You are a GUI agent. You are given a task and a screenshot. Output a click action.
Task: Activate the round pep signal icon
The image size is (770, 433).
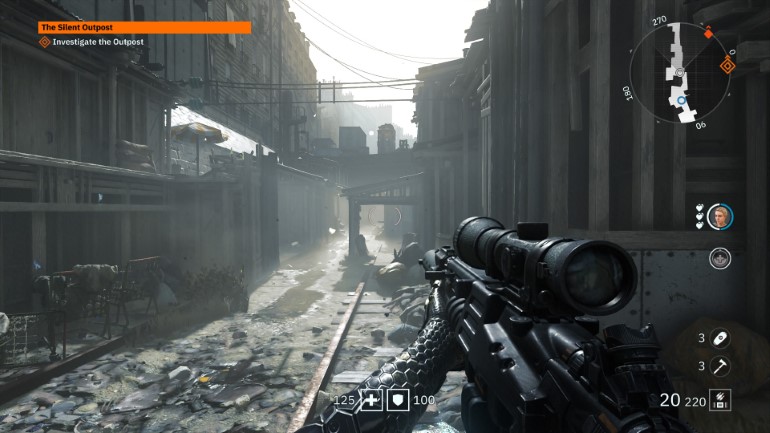[719, 259]
